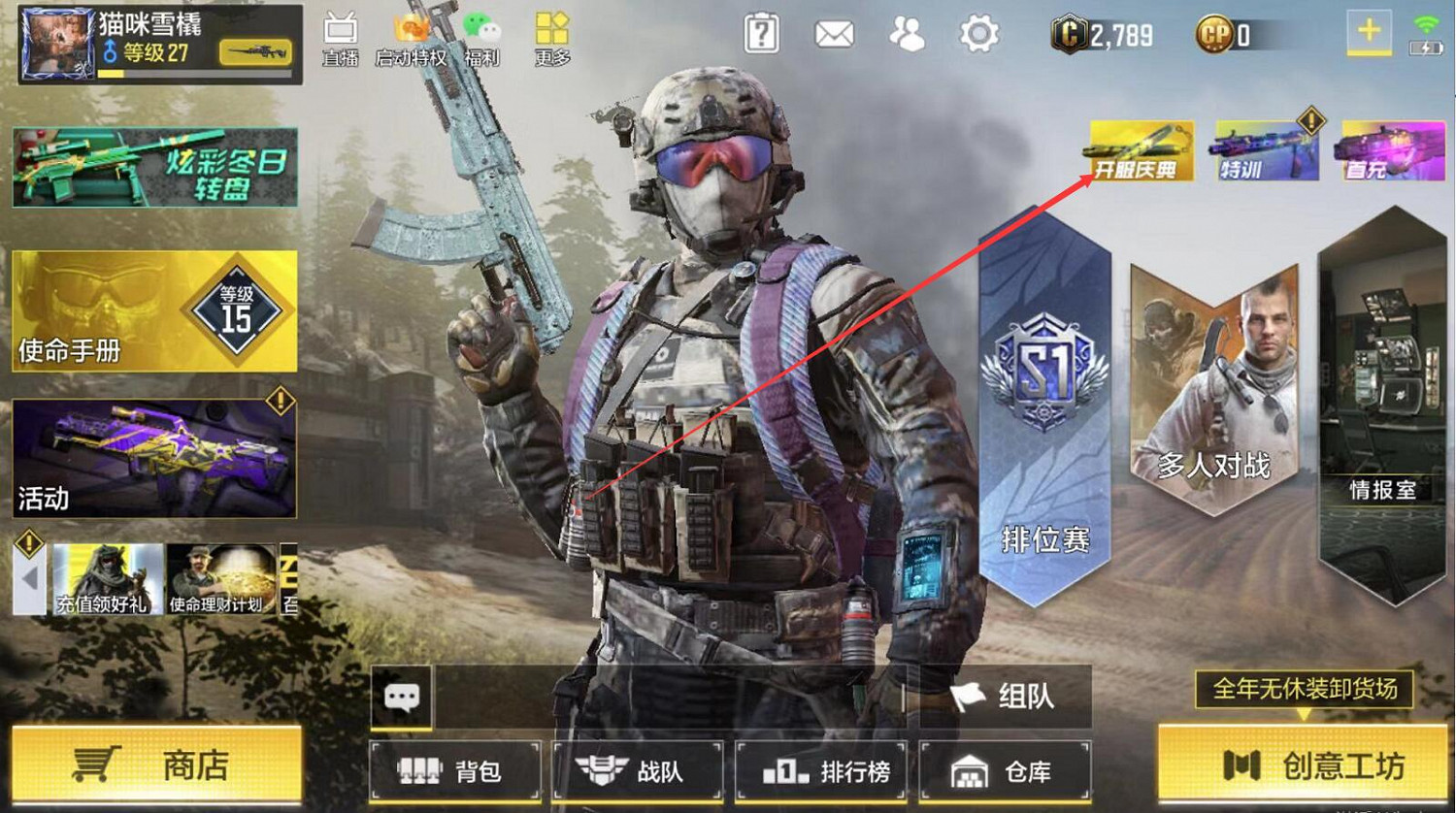Open the 猫咪雪橇 player profile avatar
Viewport: 1456px width, 813px height.
point(58,41)
